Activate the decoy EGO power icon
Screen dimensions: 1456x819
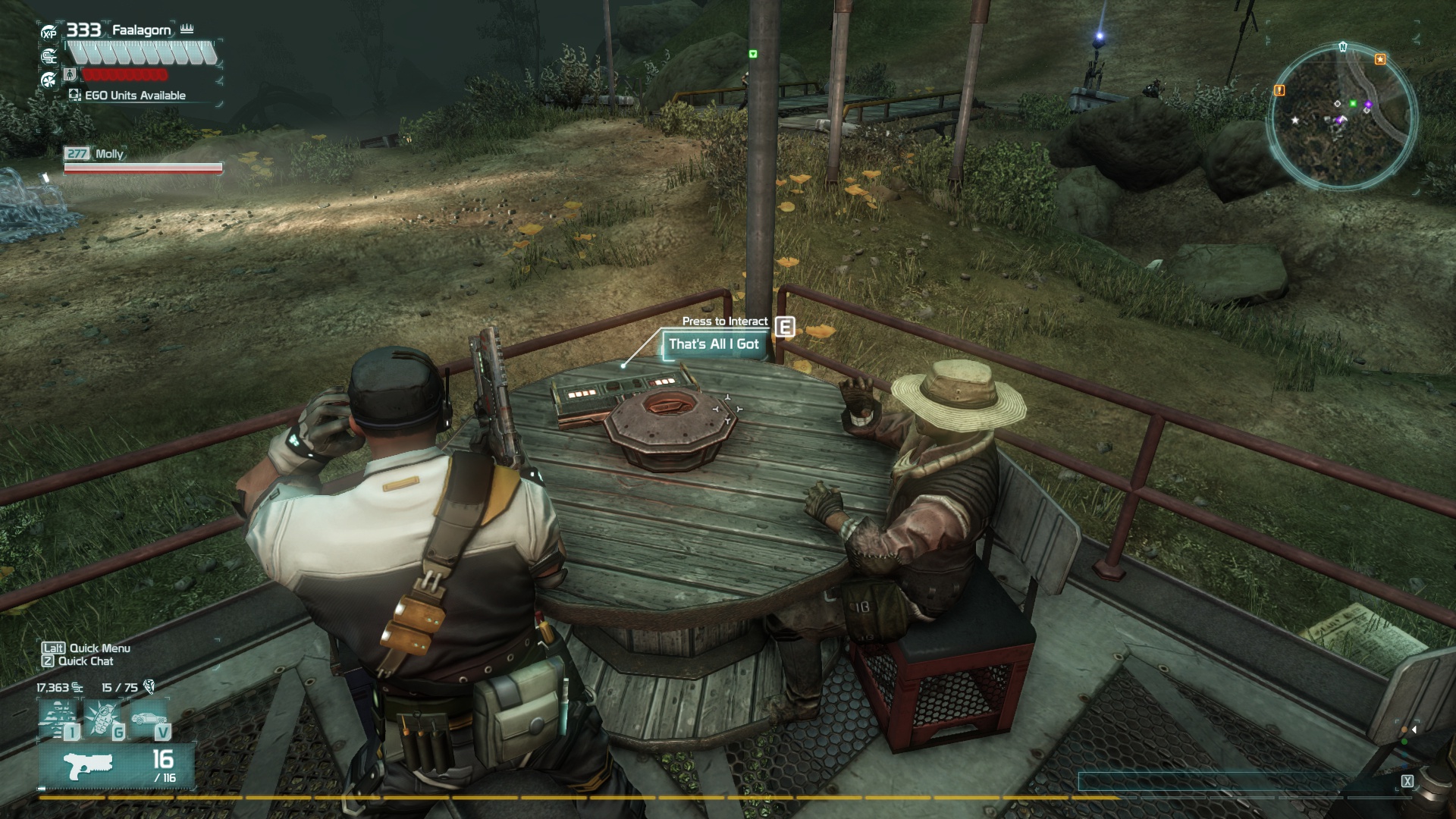[59, 717]
